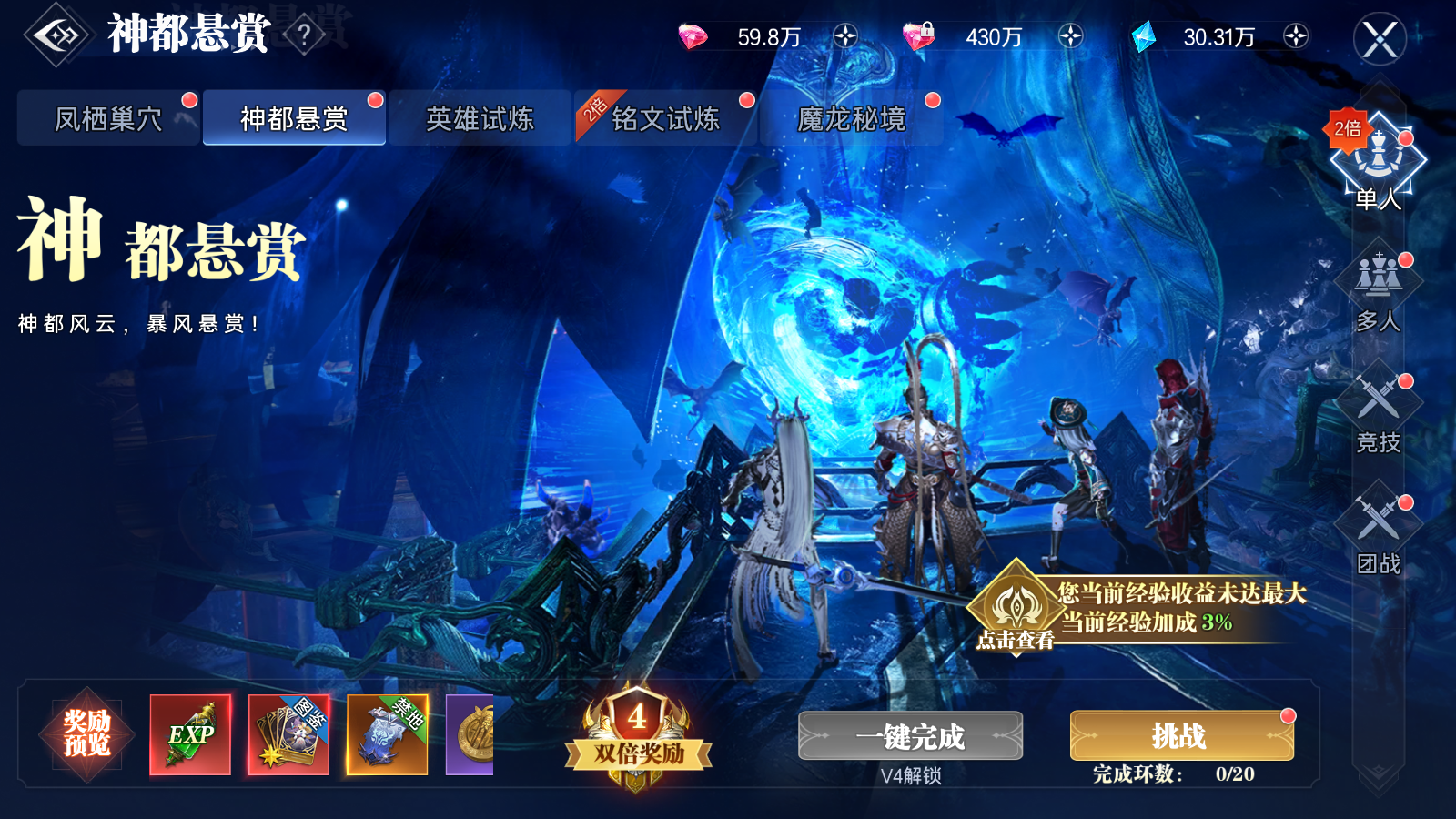This screenshot has width=1456, height=819.
Task: Open the 图鉴 card reward icon
Action: (288, 733)
